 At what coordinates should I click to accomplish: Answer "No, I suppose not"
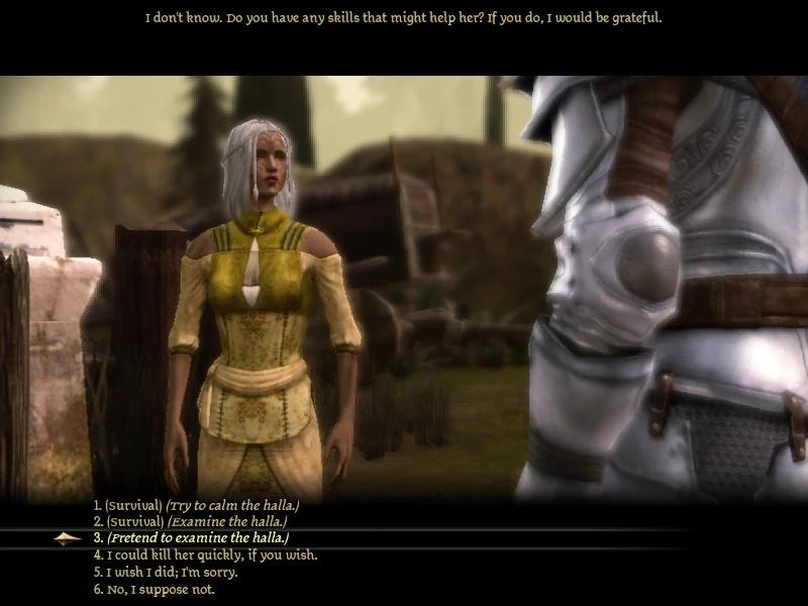tap(154, 589)
